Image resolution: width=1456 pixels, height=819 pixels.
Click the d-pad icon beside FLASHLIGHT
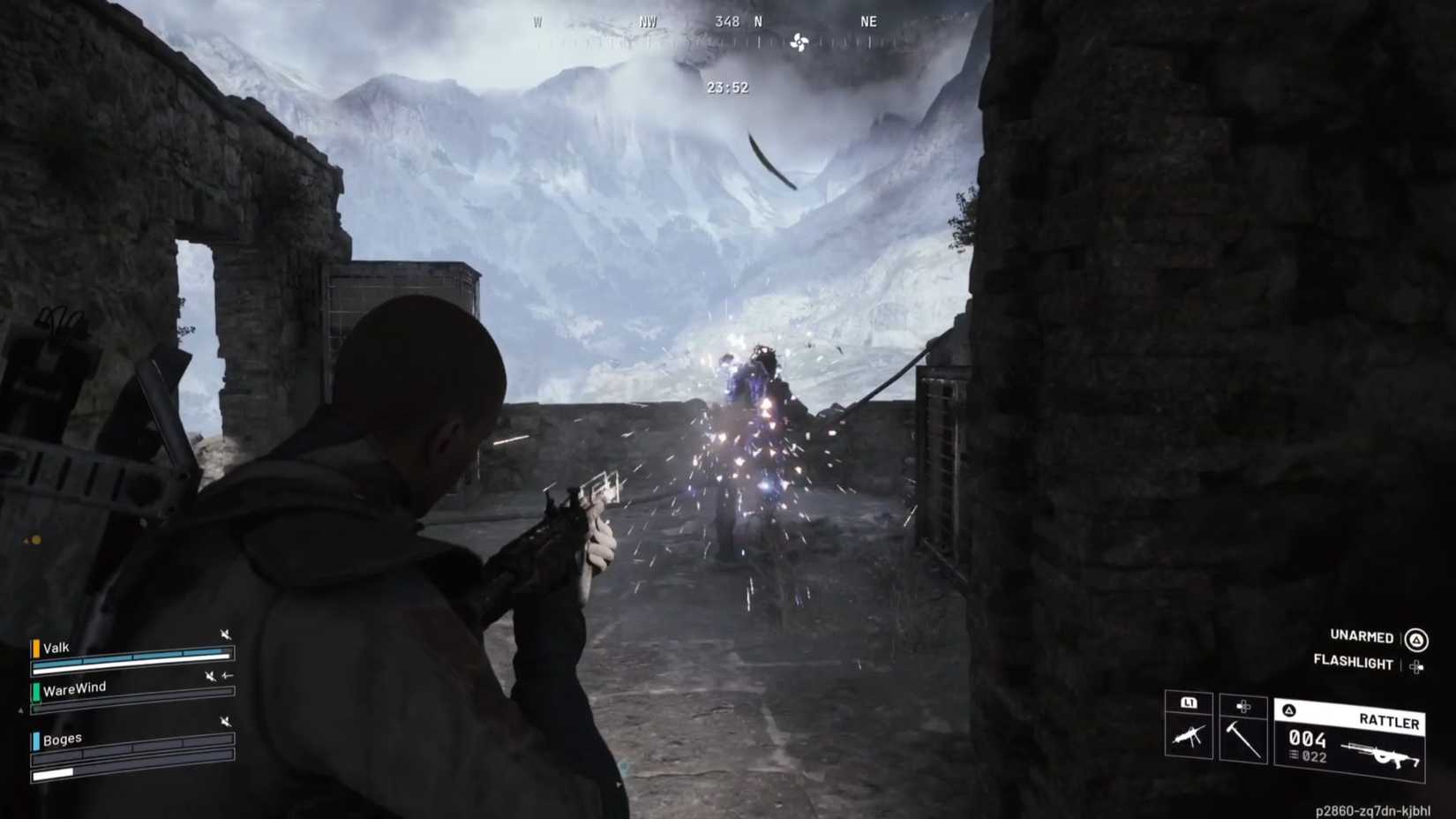1417,665
